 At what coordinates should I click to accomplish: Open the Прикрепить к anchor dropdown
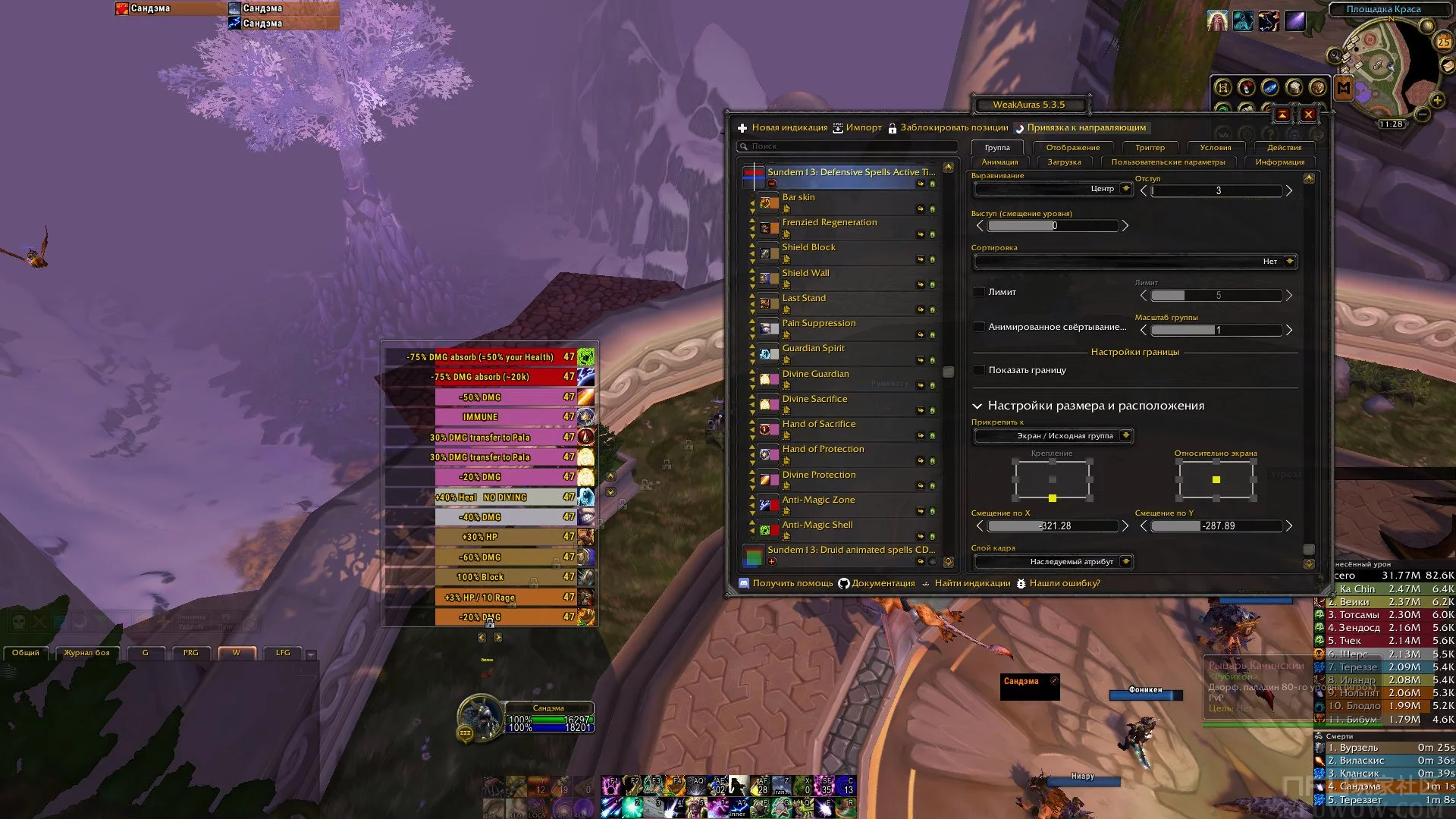click(x=1053, y=436)
